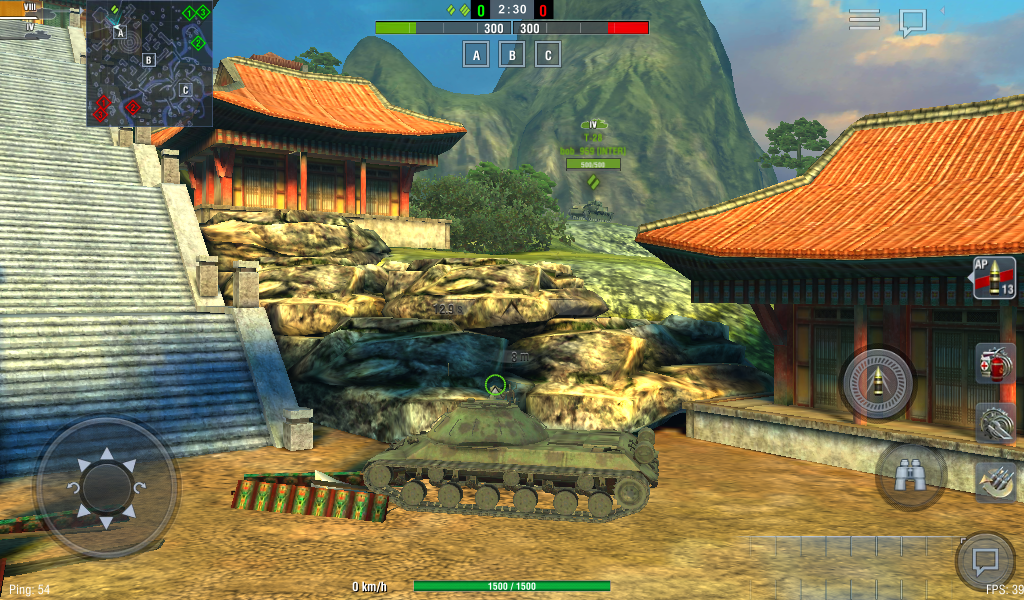This screenshot has width=1024, height=600.
Task: Select capture base C indicator
Action: point(547,54)
